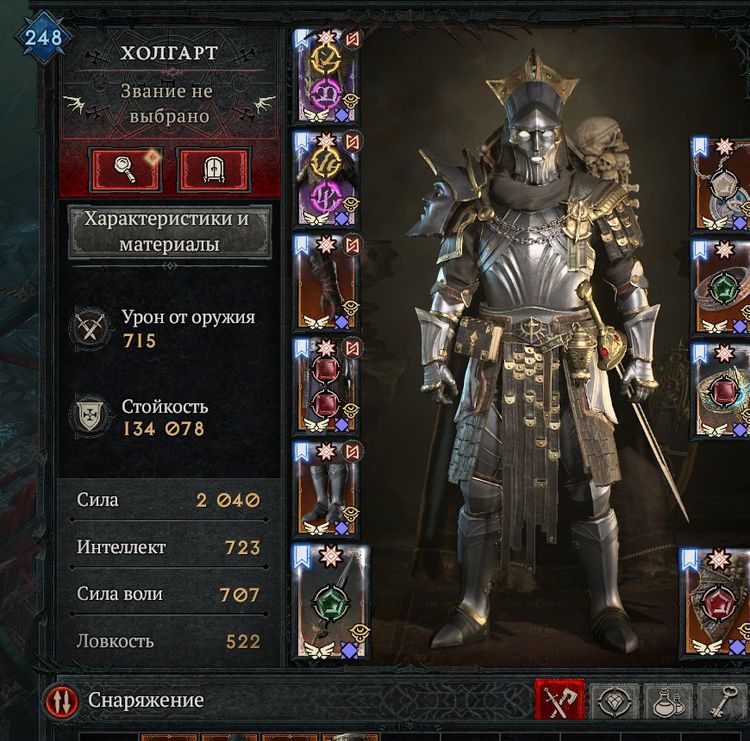Choose the offhand slot with red gem
Viewport: 750px width, 741px height.
click(716, 602)
